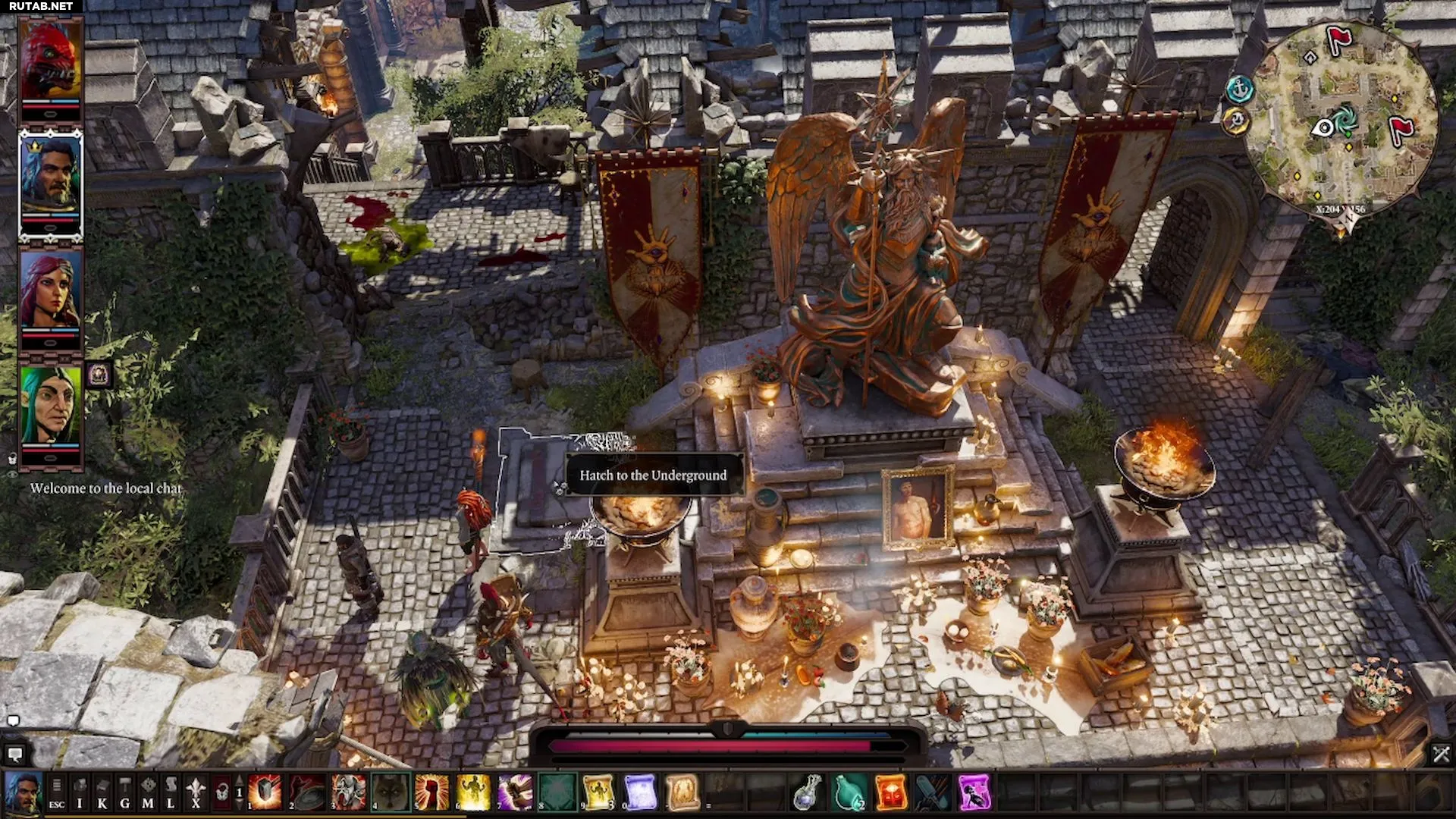
Task: Open the map with the M button
Action: (x=148, y=792)
